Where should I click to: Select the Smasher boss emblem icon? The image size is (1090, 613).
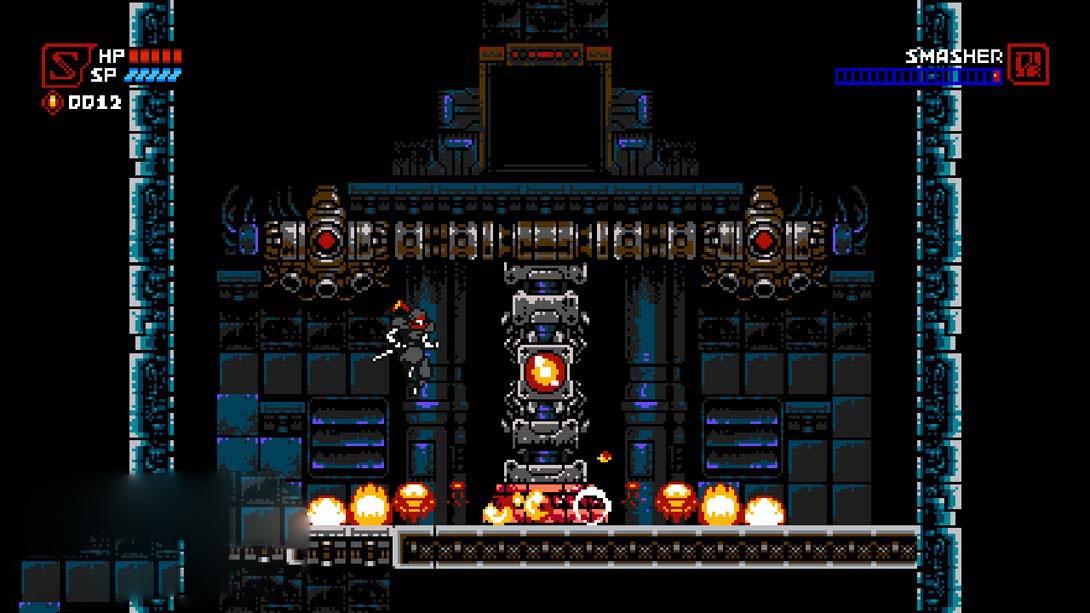point(1027,64)
